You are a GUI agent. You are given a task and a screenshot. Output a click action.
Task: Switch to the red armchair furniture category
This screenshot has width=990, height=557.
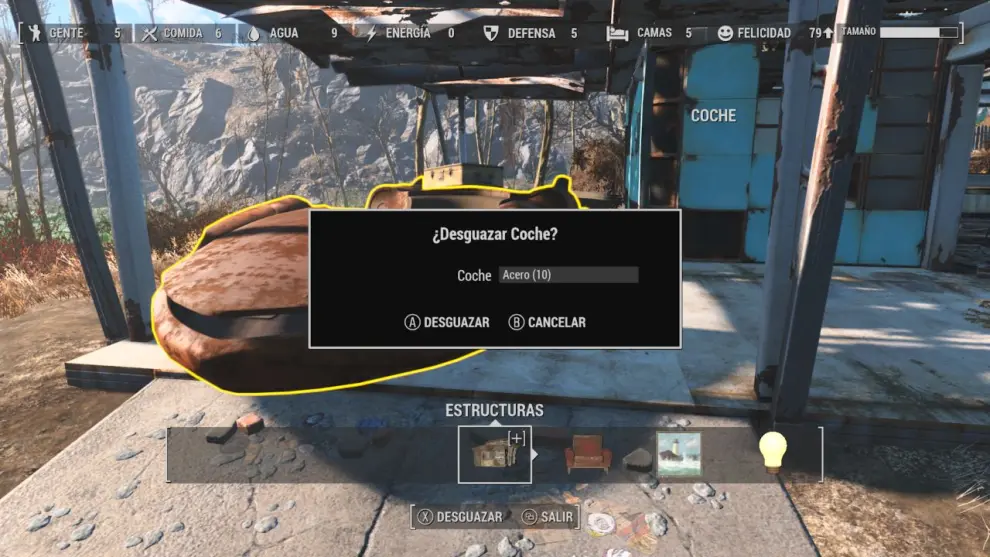[x=588, y=455]
